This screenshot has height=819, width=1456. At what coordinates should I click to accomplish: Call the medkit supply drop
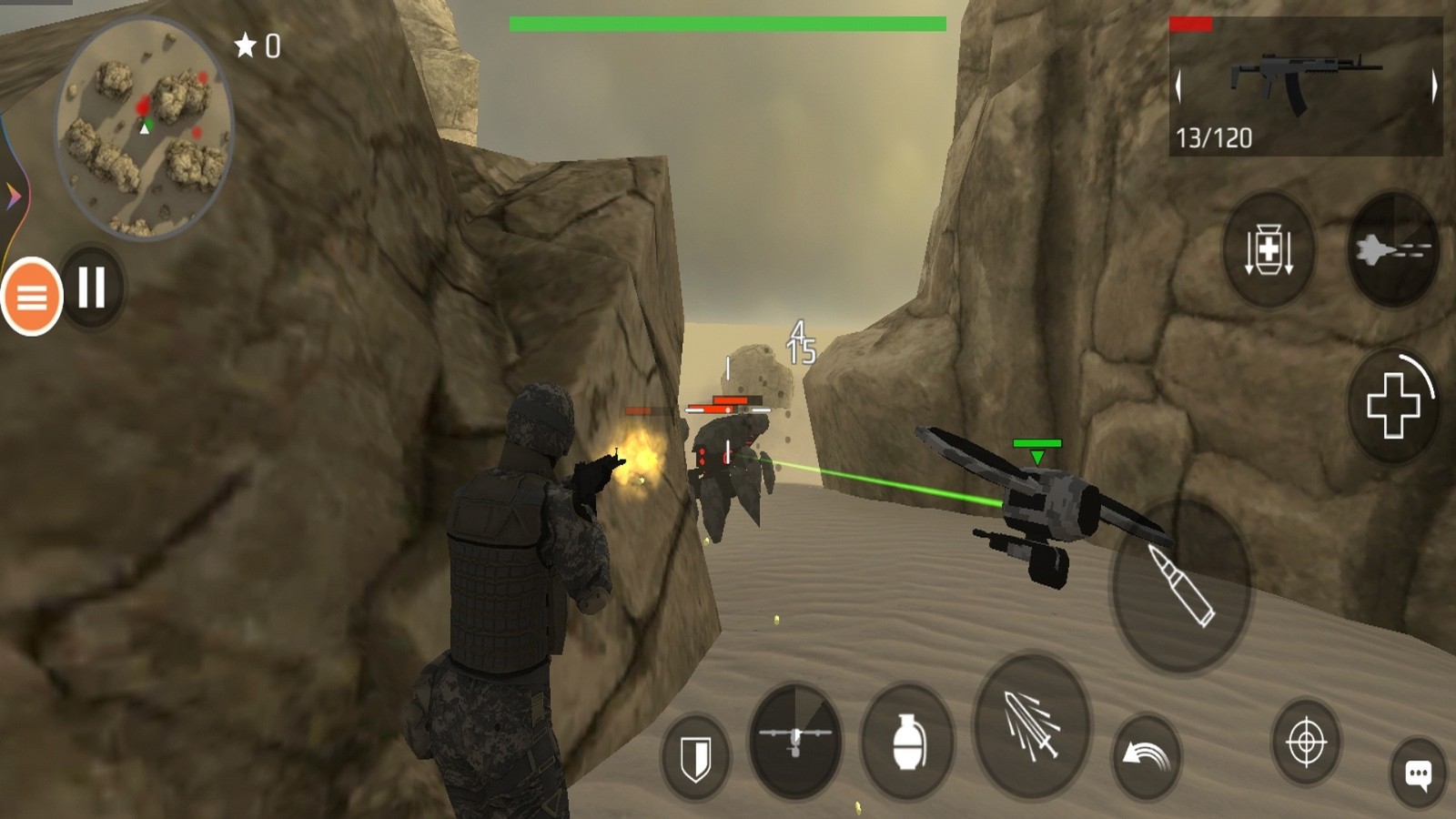tap(1269, 249)
